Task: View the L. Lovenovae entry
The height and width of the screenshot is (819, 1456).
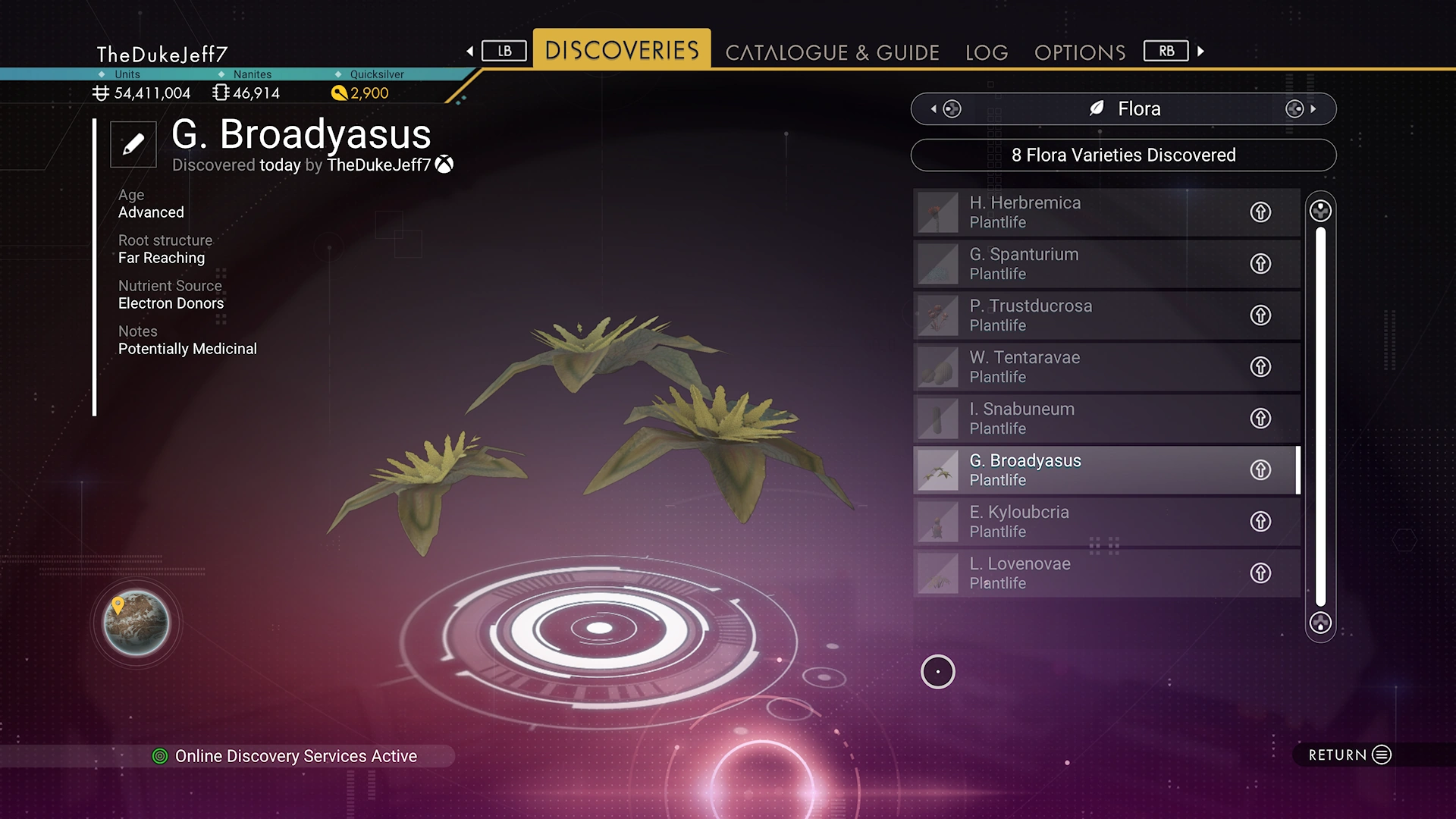Action: 1077,573
